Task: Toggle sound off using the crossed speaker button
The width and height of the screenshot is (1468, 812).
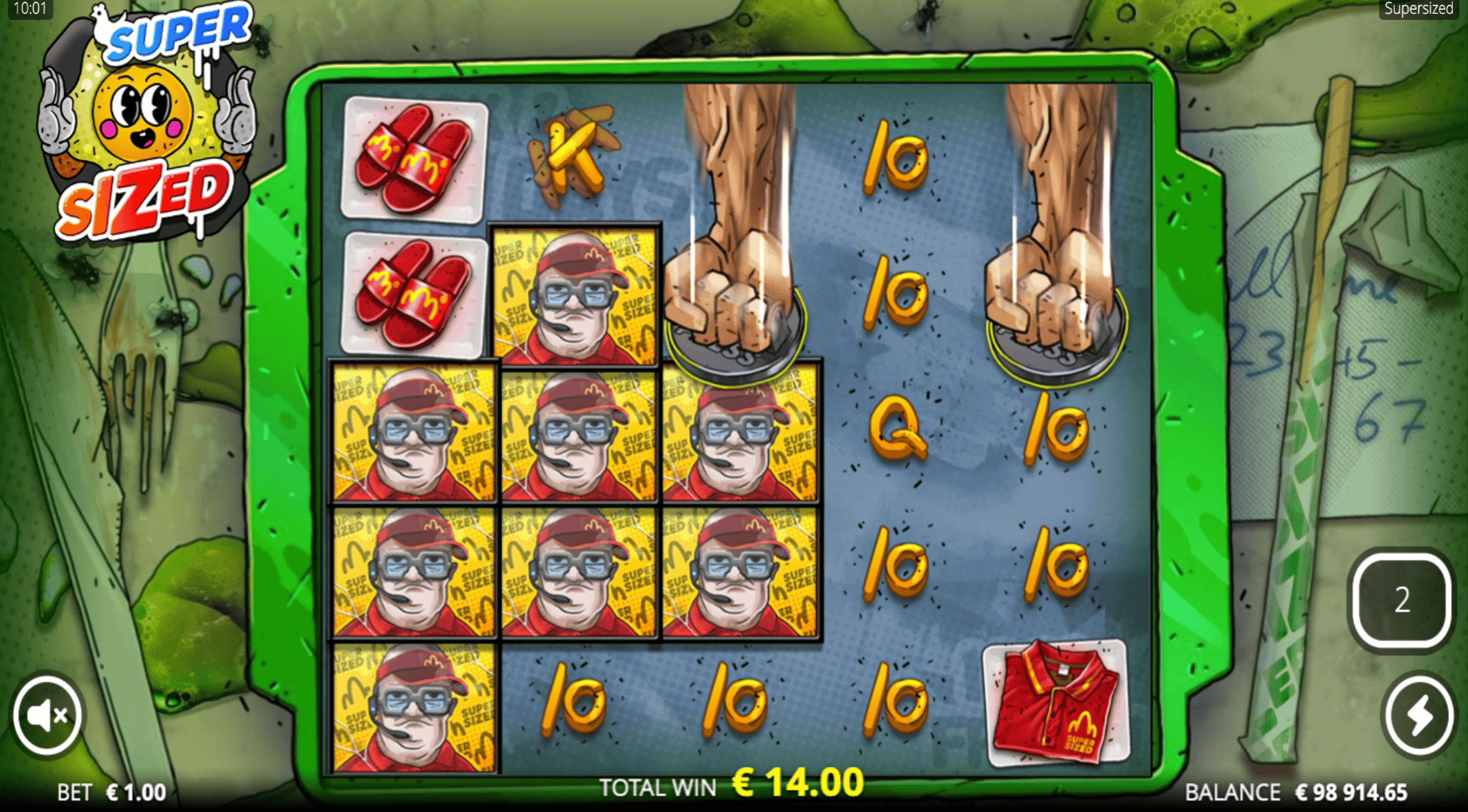Action: 47,713
